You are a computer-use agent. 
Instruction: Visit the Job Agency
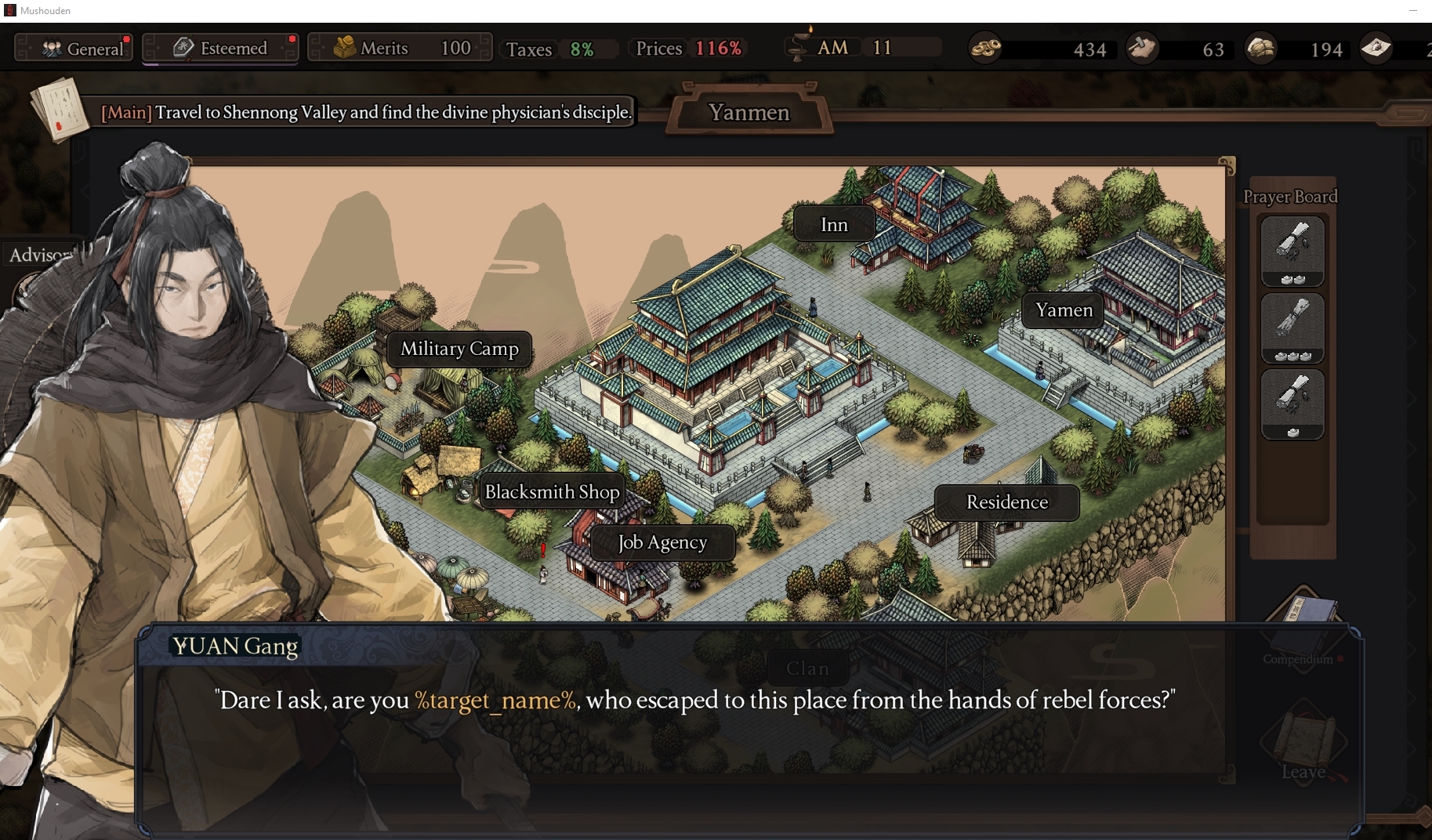click(x=662, y=542)
